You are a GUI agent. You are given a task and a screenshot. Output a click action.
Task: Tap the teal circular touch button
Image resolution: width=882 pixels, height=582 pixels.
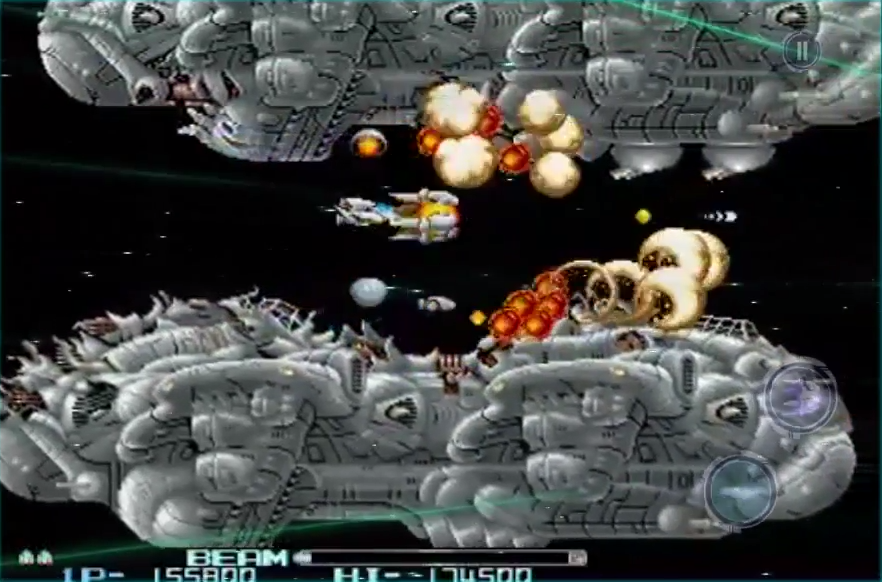[x=739, y=490]
